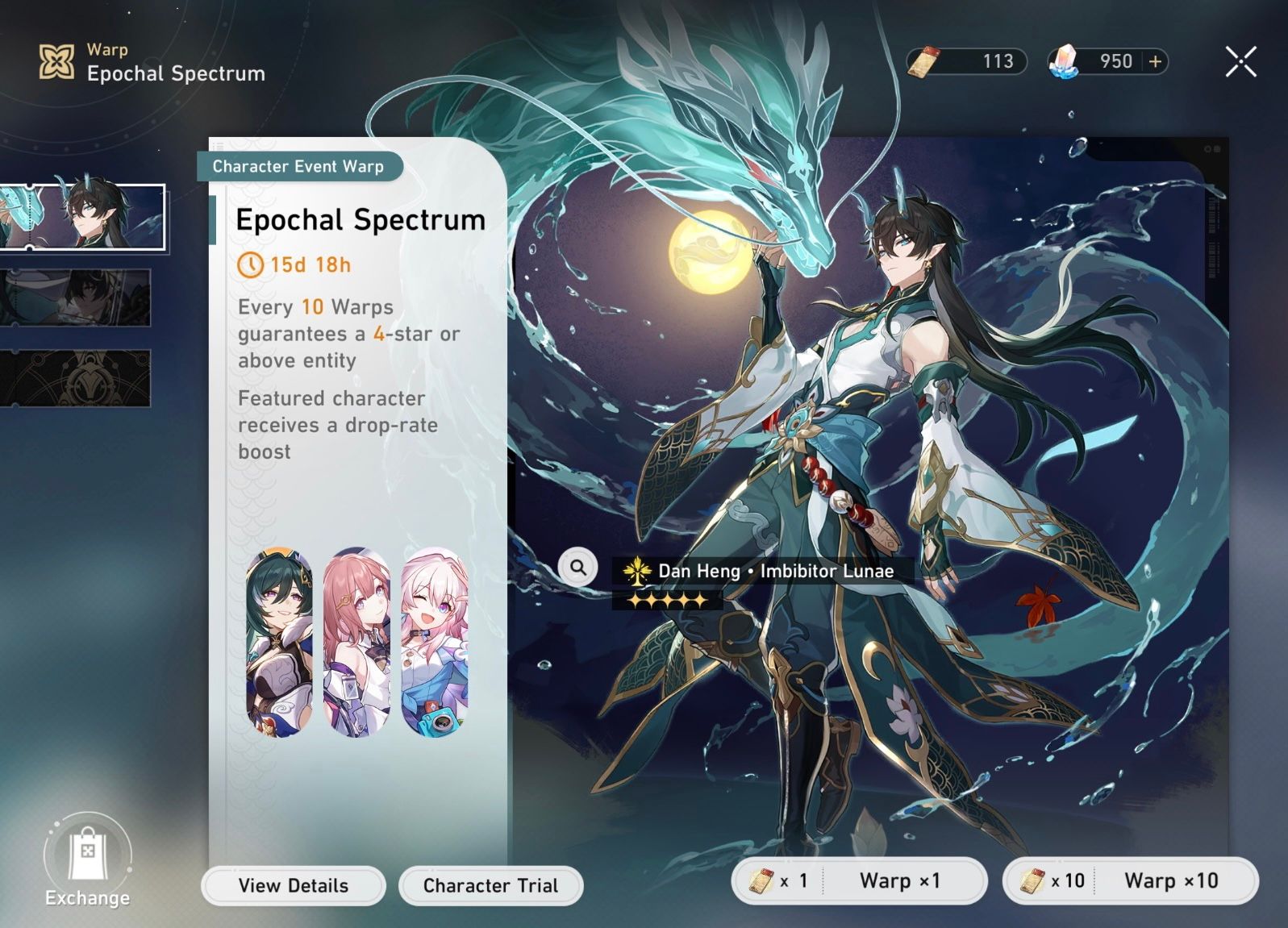Open View Details for the banner
This screenshot has width=1288, height=928.
292,885
